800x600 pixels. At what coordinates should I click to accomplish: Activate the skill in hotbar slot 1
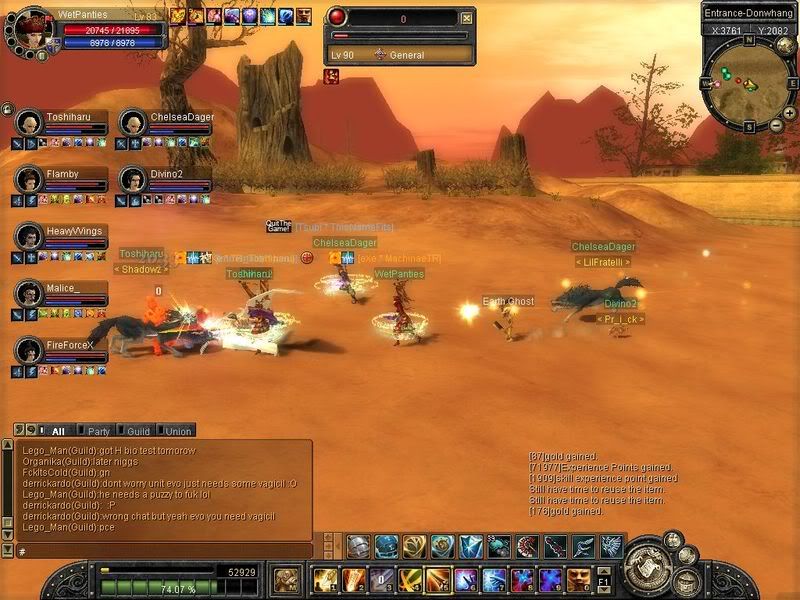pyautogui.click(x=325, y=579)
